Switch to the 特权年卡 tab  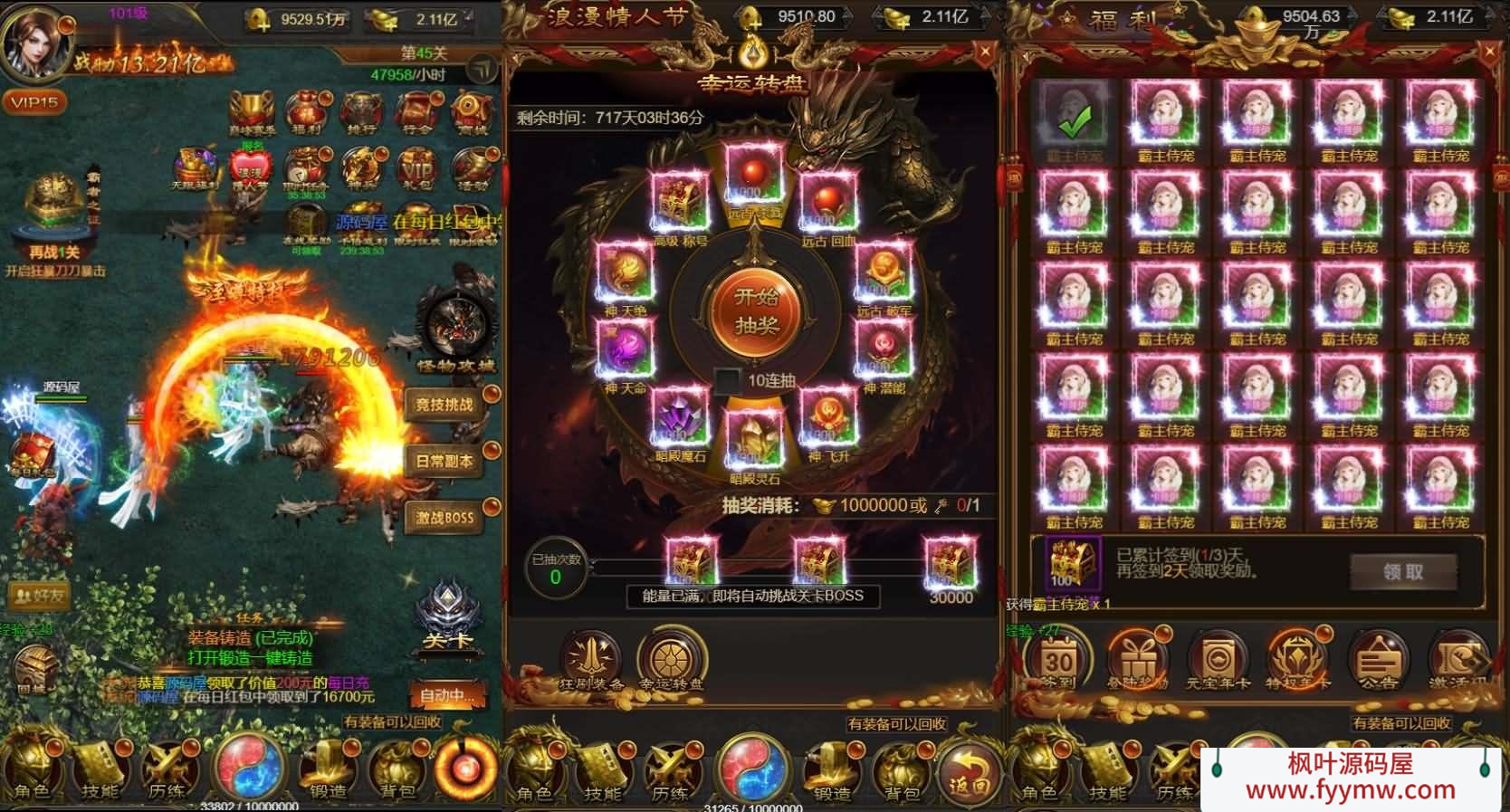pos(1296,660)
